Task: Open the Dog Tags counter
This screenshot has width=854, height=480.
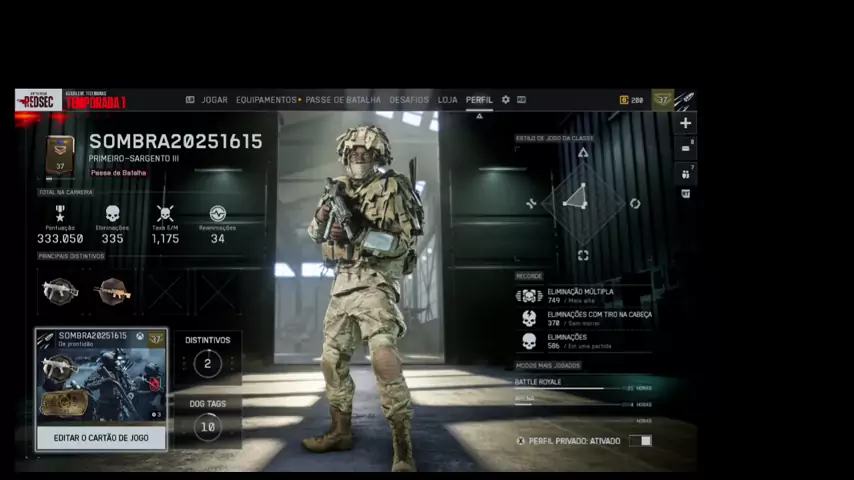Action: (208, 427)
